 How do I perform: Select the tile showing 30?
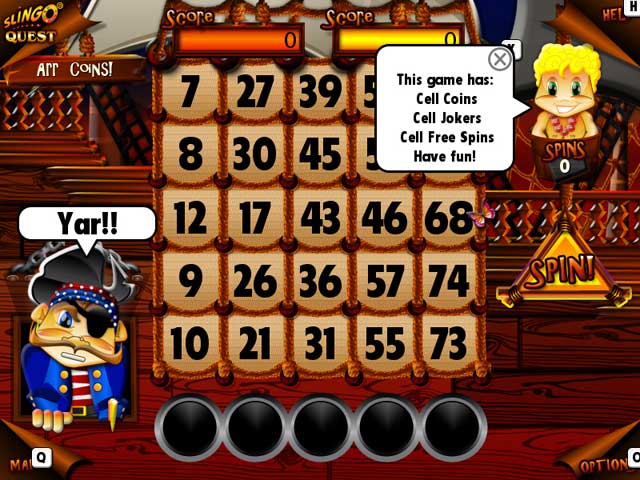(255, 155)
